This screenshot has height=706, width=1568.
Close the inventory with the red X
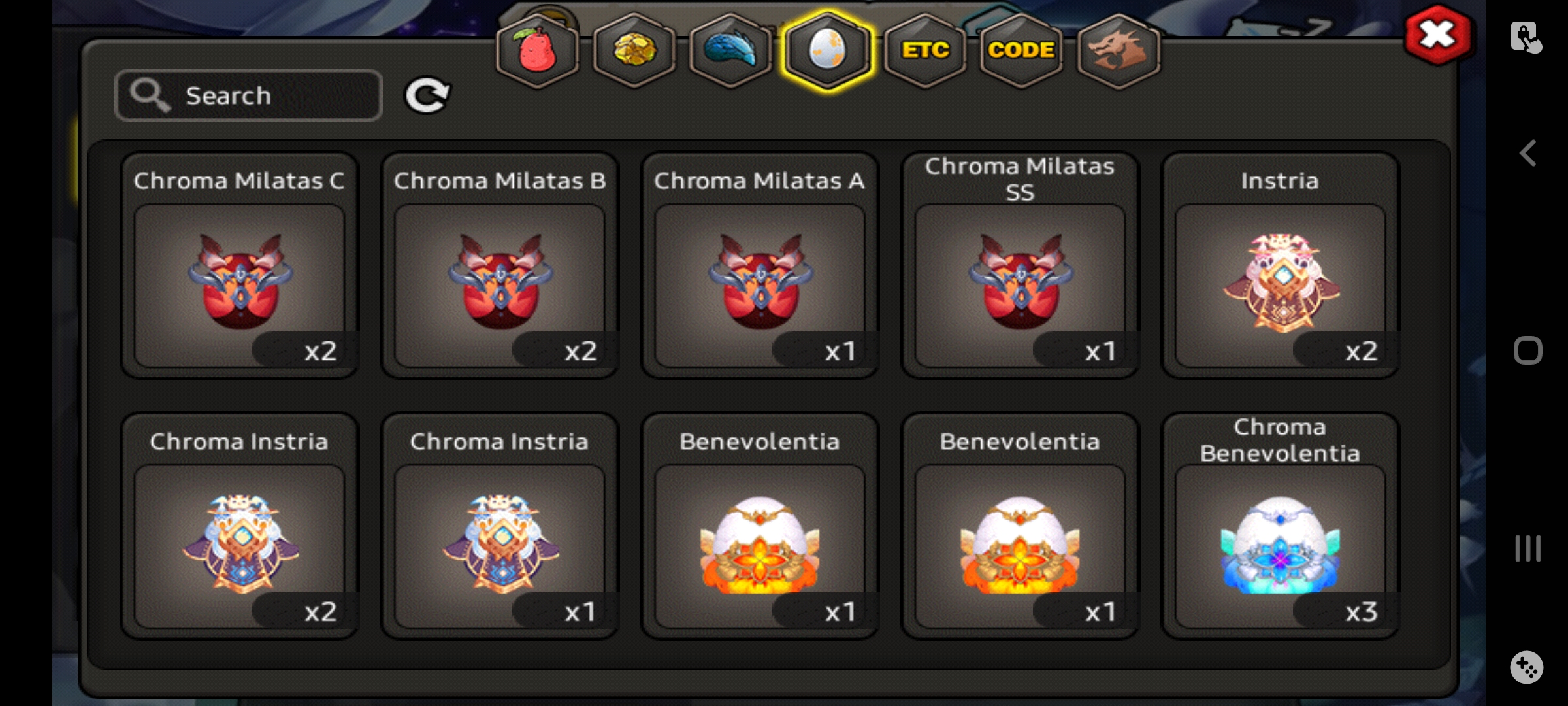point(1438,35)
